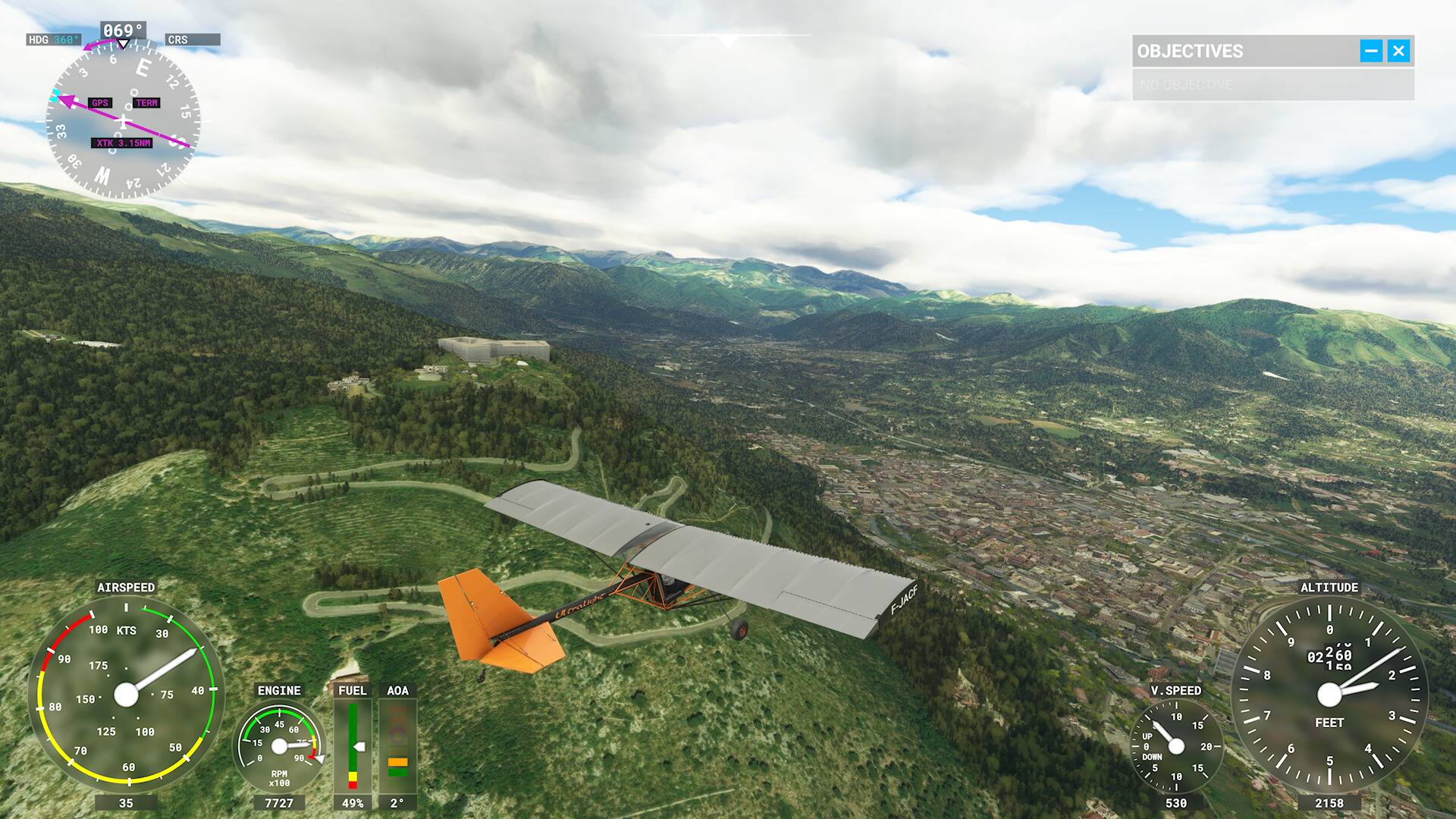Expand the HDG 360 heading bug field
The image size is (1456, 819).
[53, 38]
